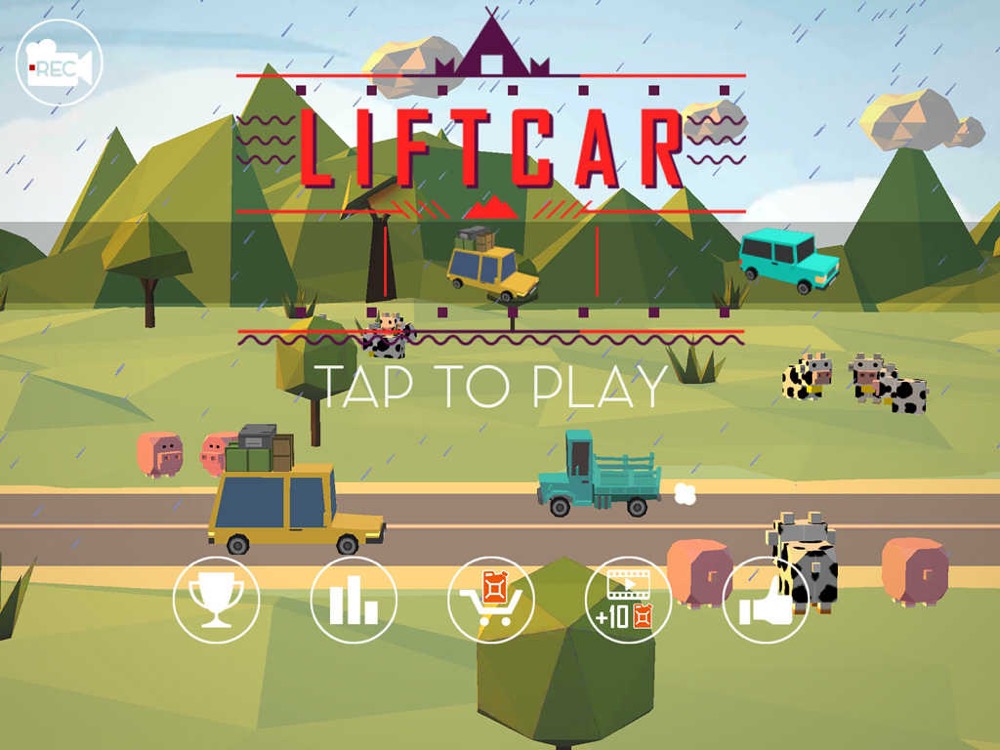The width and height of the screenshot is (1000, 750).
Task: Tap the TAP TO PLAY text
Action: pyautogui.click(x=491, y=387)
